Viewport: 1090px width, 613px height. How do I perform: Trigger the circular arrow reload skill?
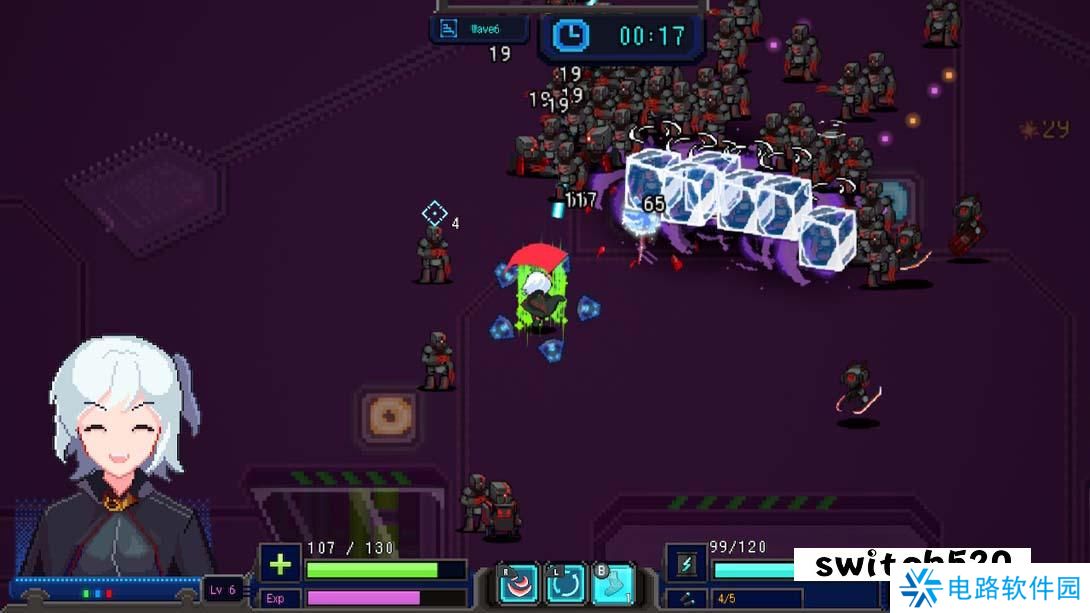point(566,585)
